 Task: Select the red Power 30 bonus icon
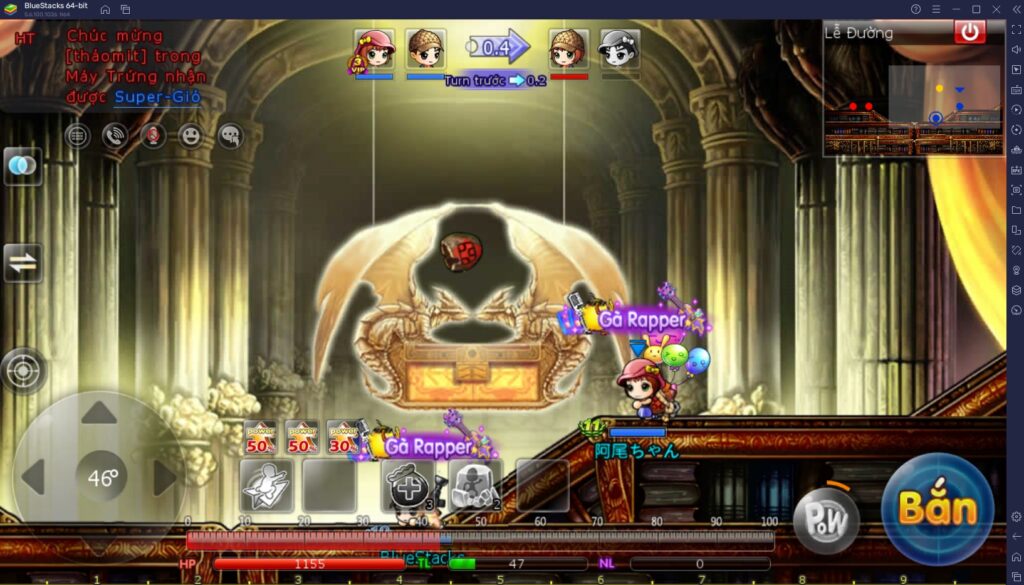click(x=342, y=438)
